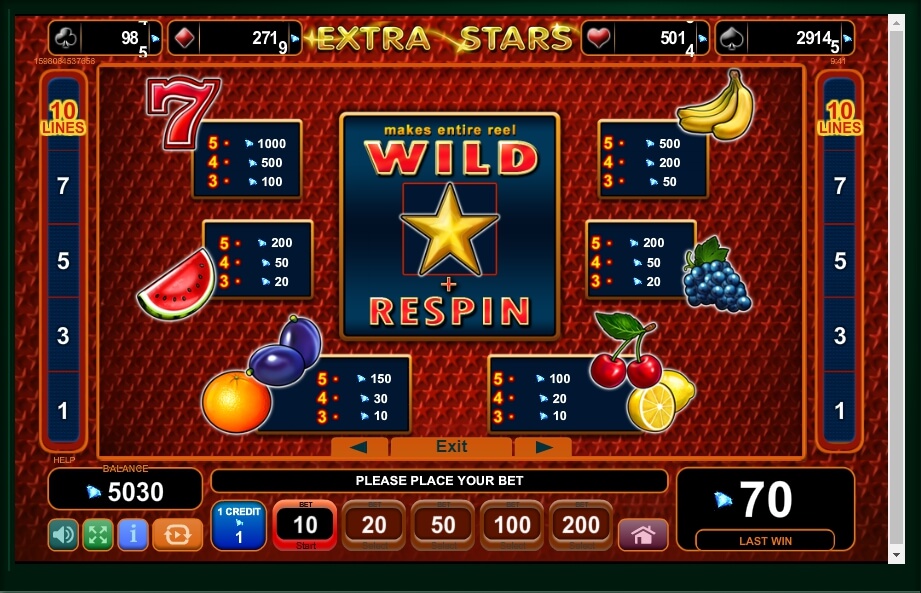Click the clubs jackpot panel
Screen dimensions: 921x593
point(104,39)
